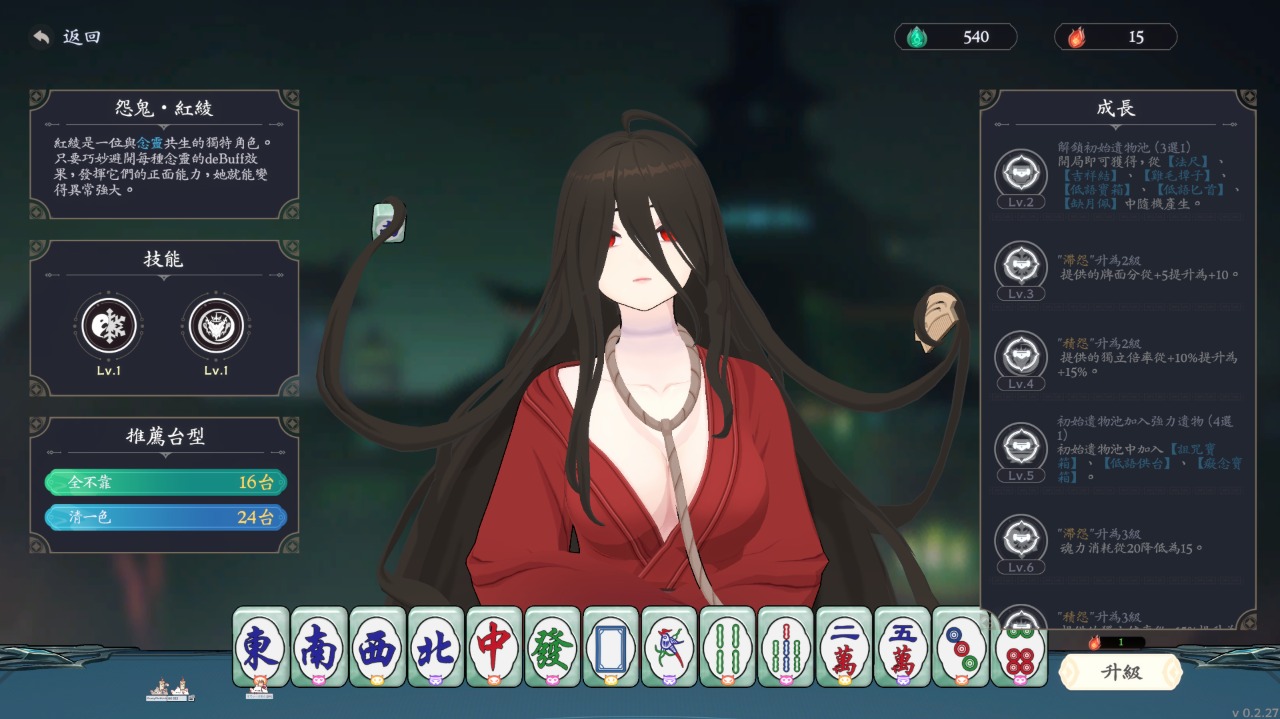The height and width of the screenshot is (719, 1280).
Task: Choose the bird one-bamboo tile
Action: [669, 646]
